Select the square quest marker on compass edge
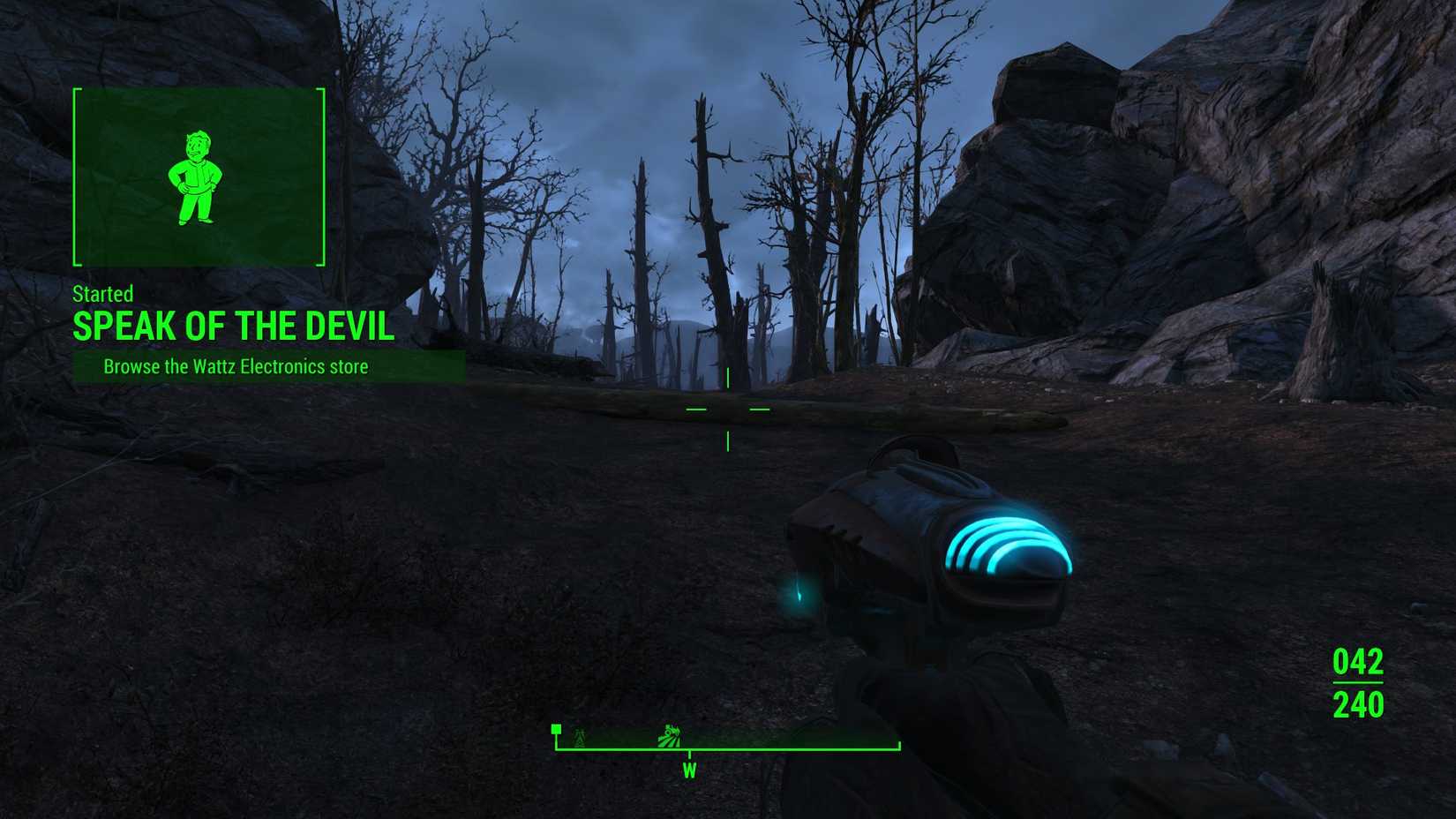 [x=556, y=728]
